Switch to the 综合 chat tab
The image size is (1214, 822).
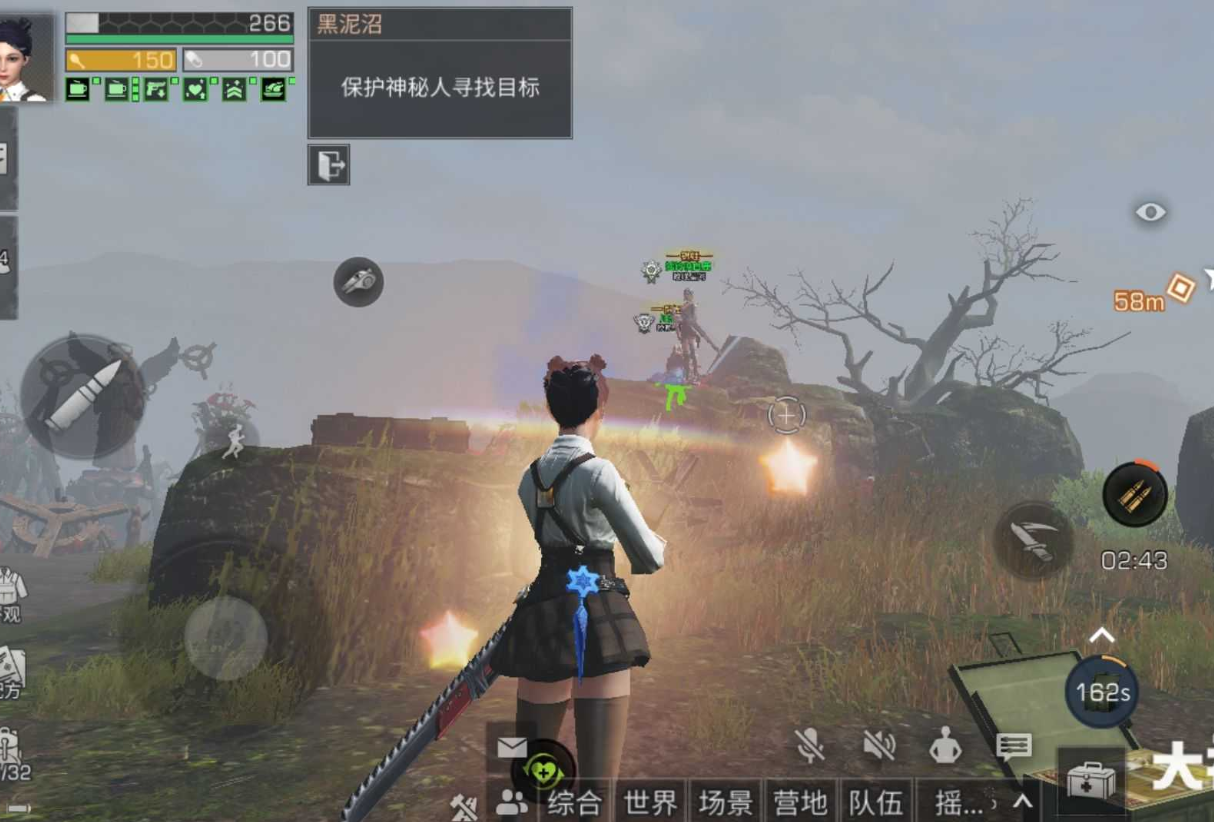[575, 802]
